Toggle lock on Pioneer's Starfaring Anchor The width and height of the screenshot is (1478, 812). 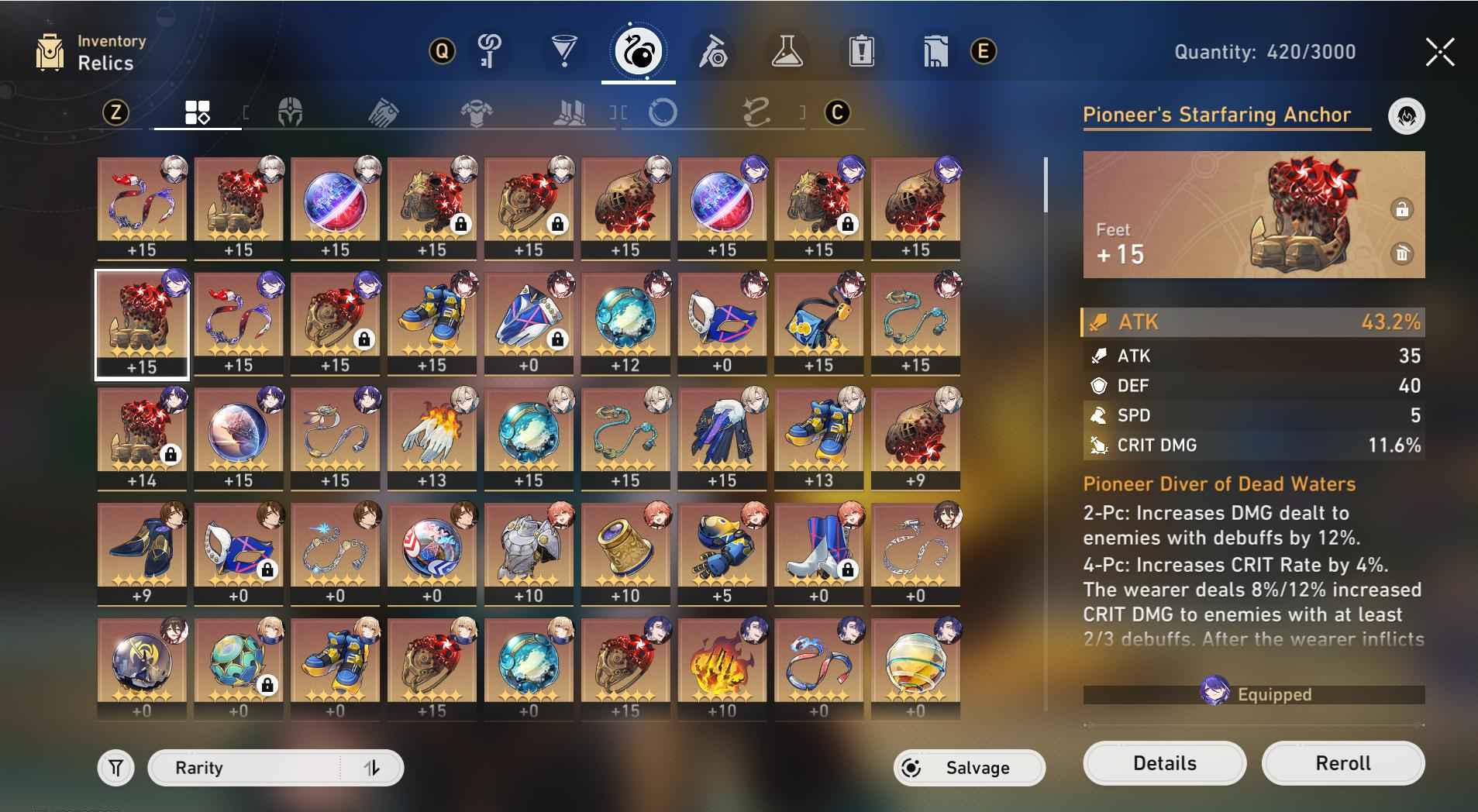[x=1401, y=210]
